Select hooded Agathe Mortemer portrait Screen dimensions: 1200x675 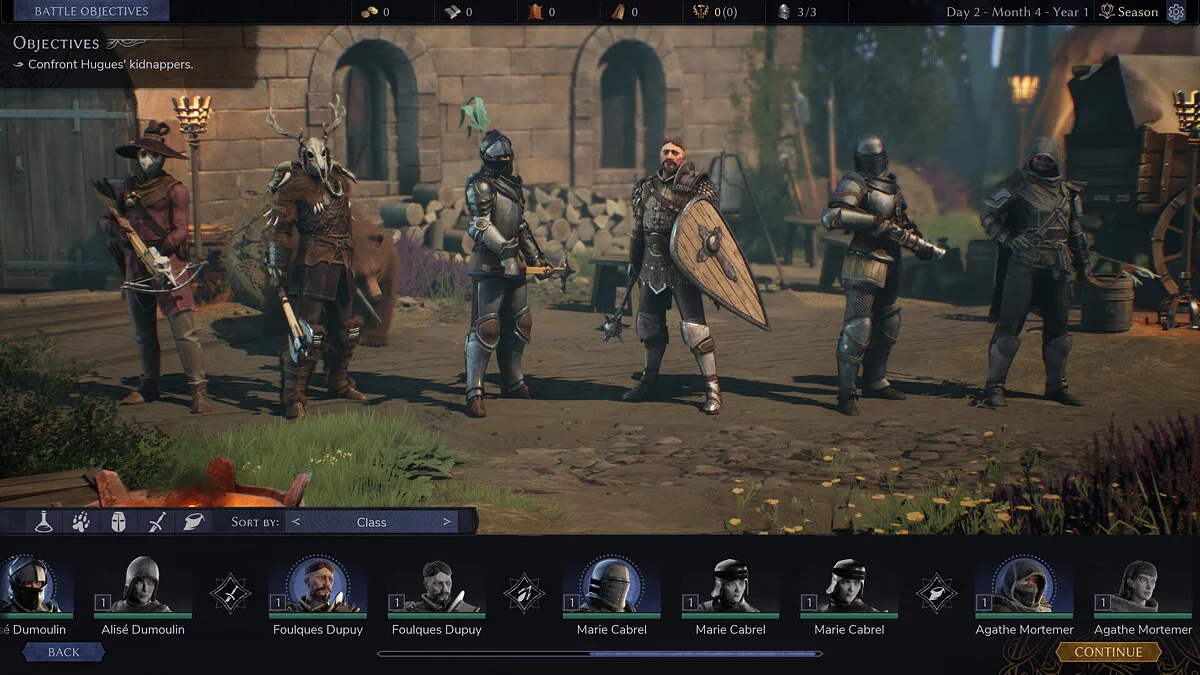(x=1024, y=586)
